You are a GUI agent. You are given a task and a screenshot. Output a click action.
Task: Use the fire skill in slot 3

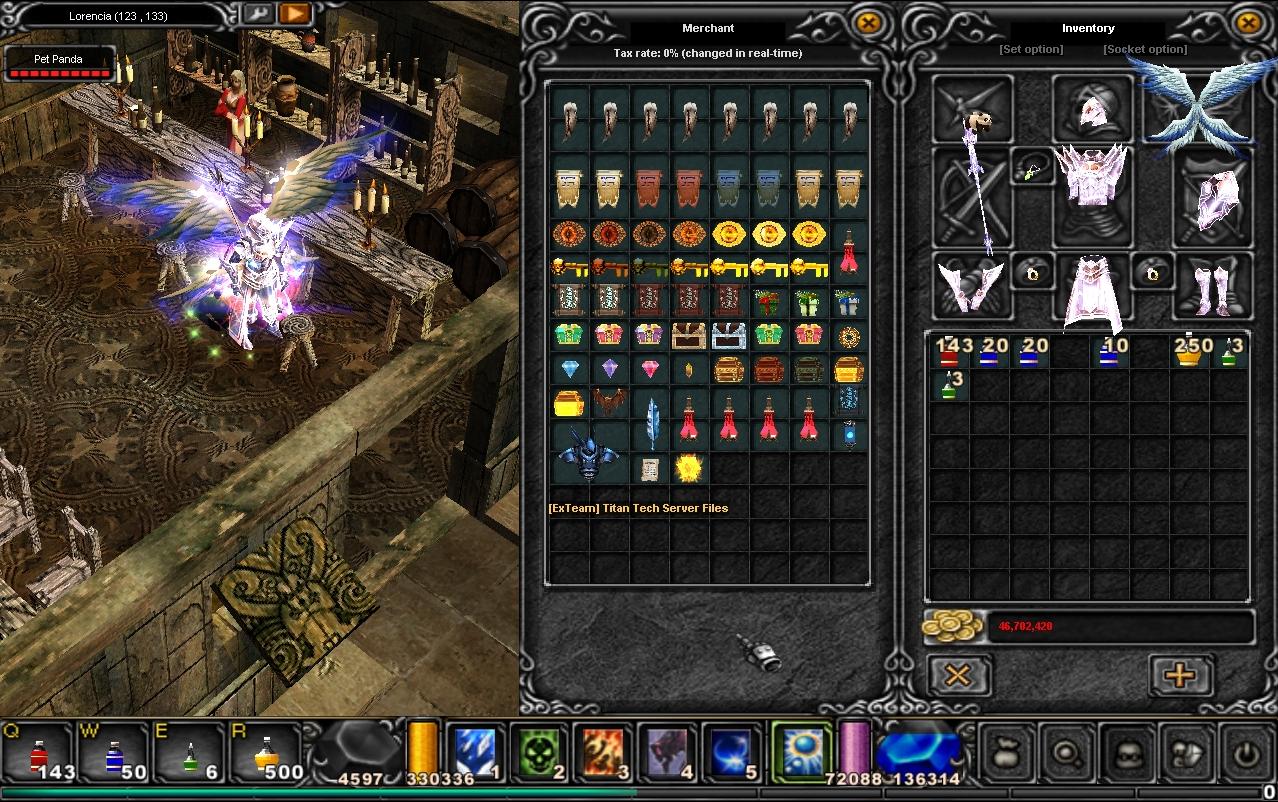click(x=604, y=752)
